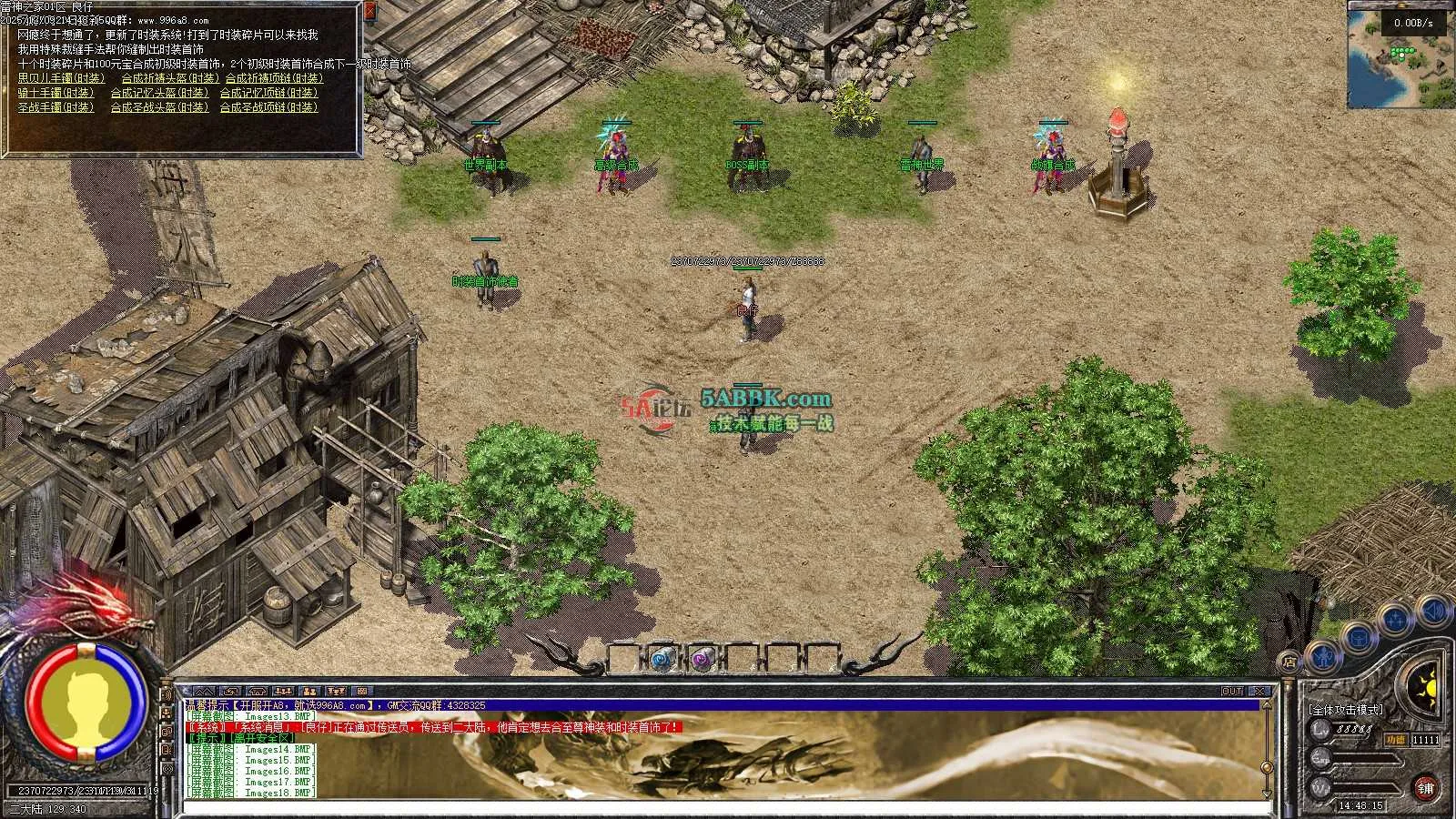The width and height of the screenshot is (1456, 819).
Task: Open the red 铺 stall button
Action: click(x=1426, y=787)
